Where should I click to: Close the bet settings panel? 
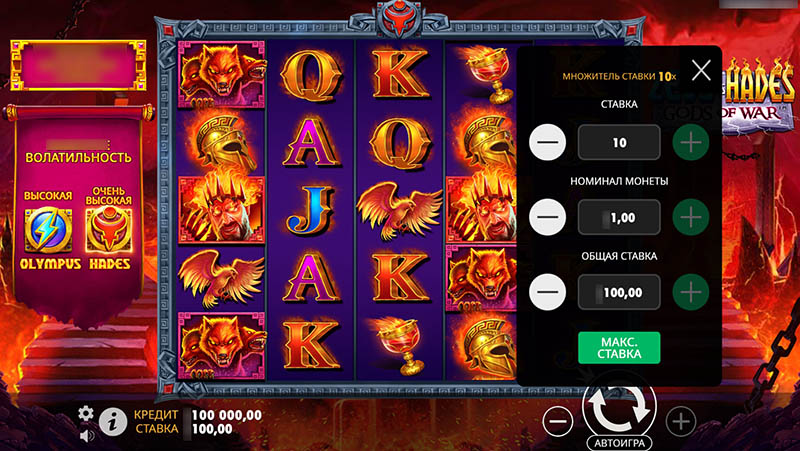coord(701,70)
